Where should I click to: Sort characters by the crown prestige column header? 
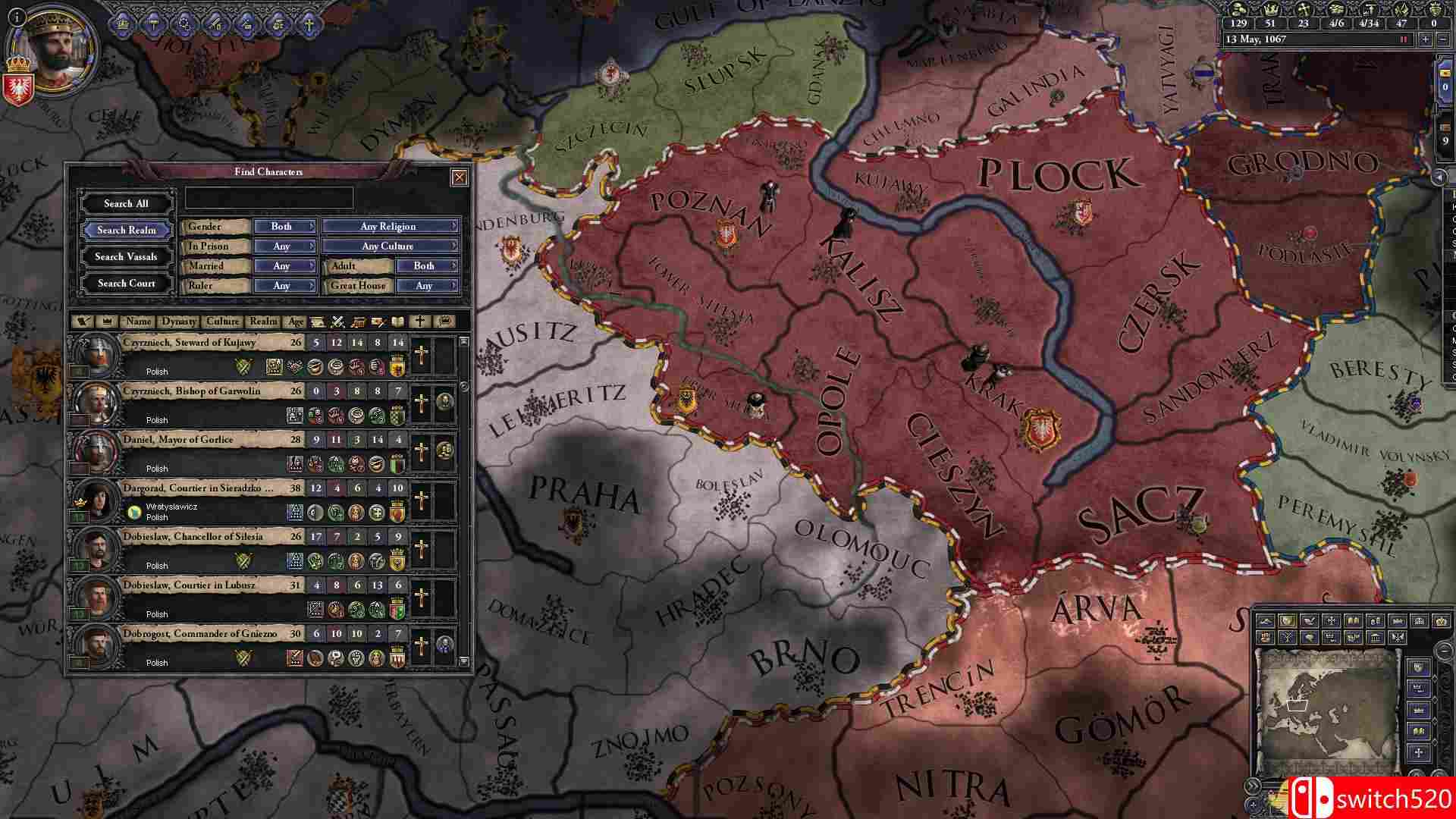click(107, 322)
